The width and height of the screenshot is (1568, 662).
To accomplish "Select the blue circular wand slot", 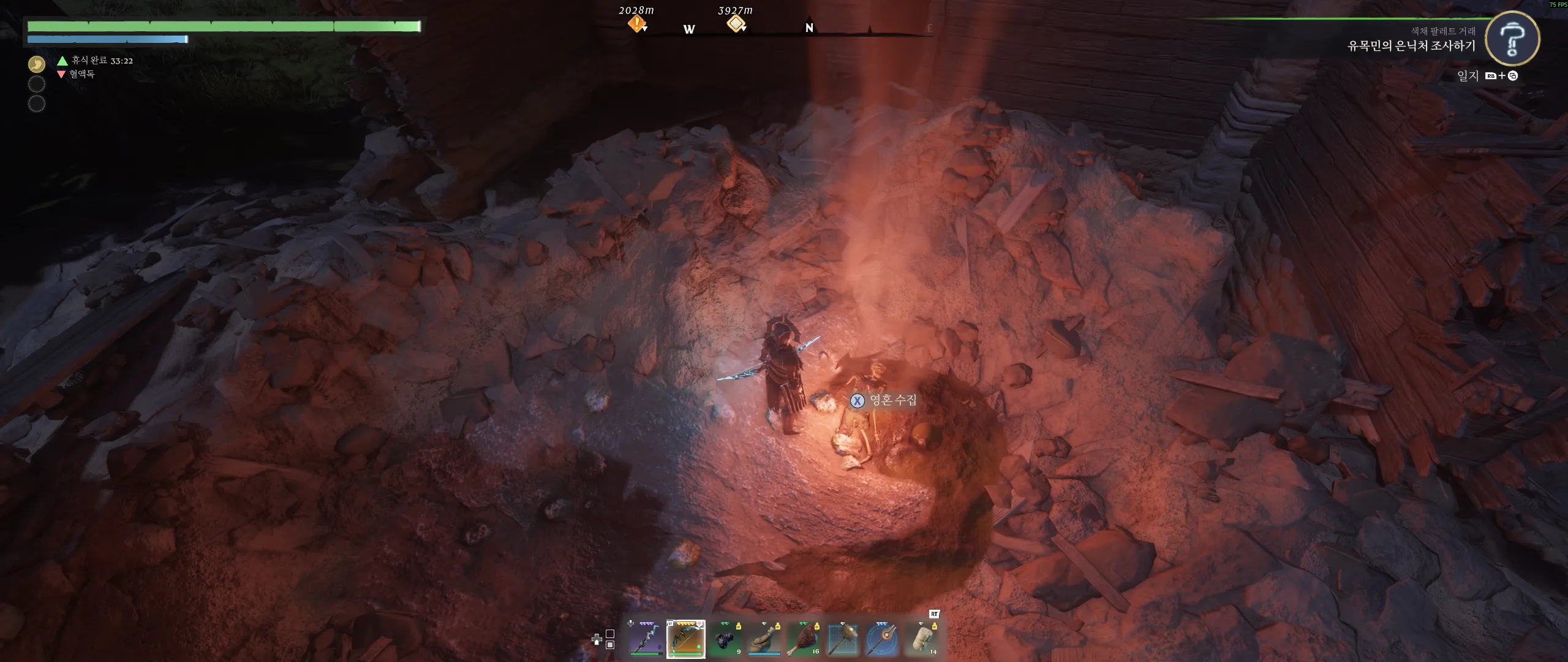I will 882,639.
